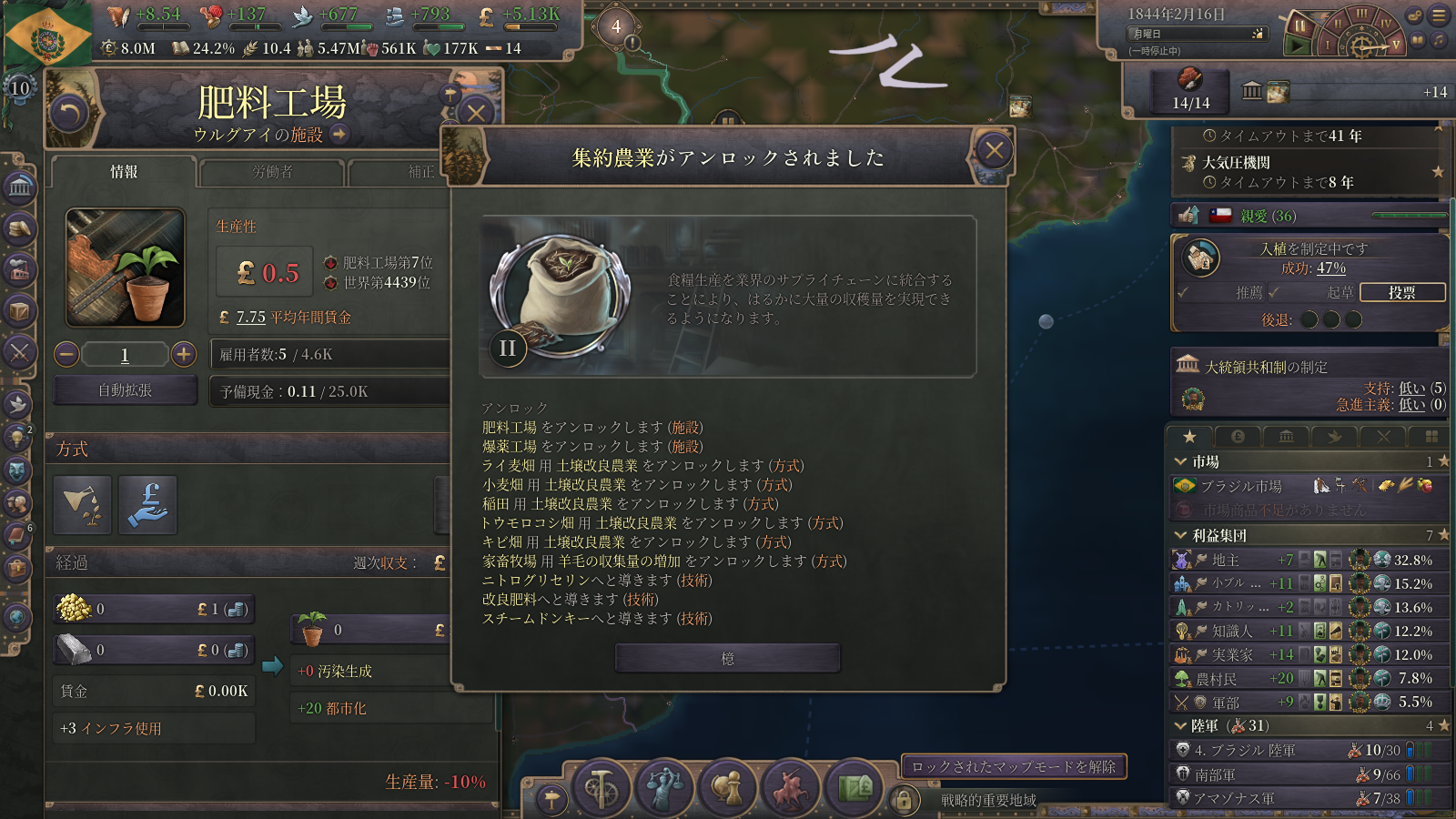Toggle 自動拡張 for the fertilizer plant
Viewport: 1456px width, 819px height.
coord(126,390)
